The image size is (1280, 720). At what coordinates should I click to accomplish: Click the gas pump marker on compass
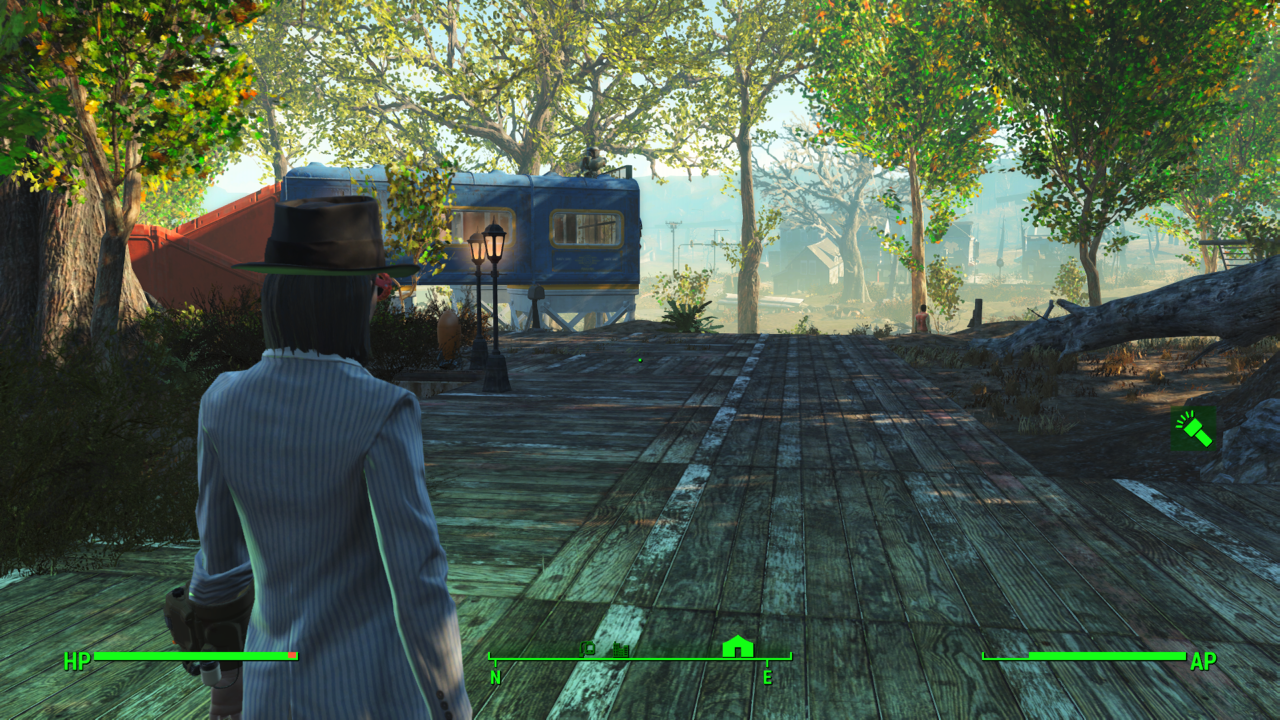[x=588, y=649]
